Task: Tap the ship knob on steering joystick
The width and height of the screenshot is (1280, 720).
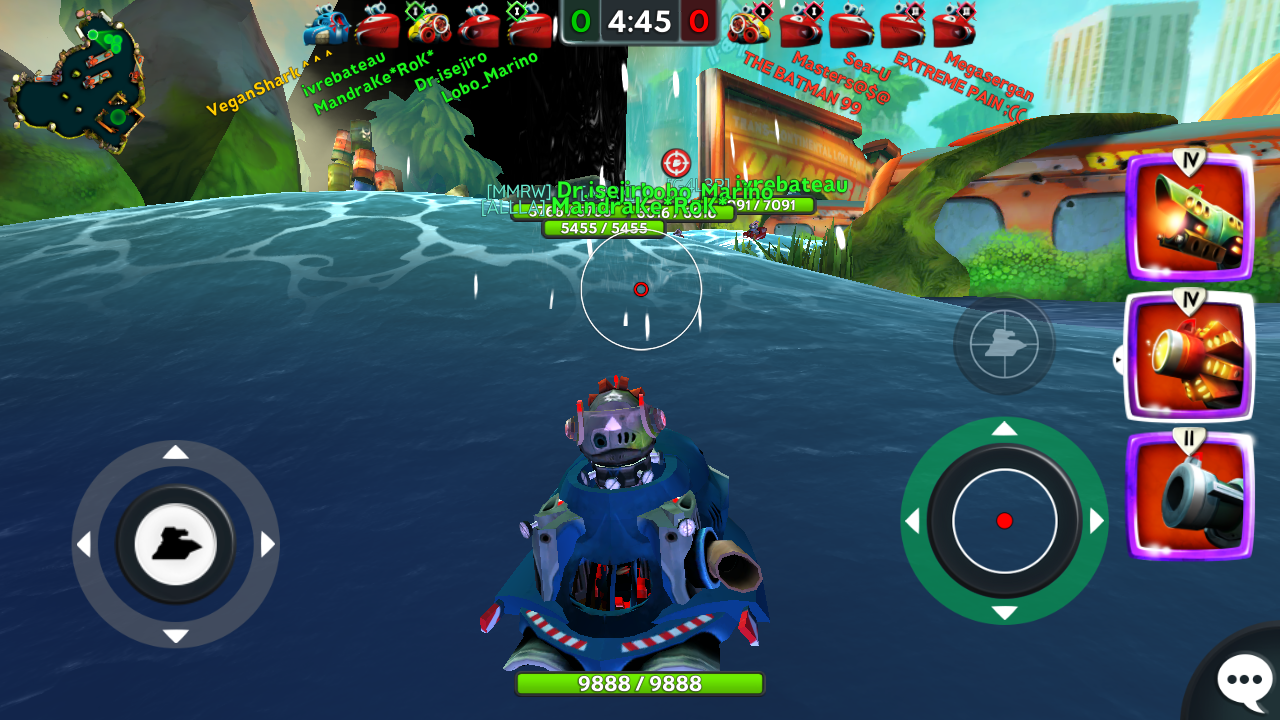Action: (x=175, y=544)
